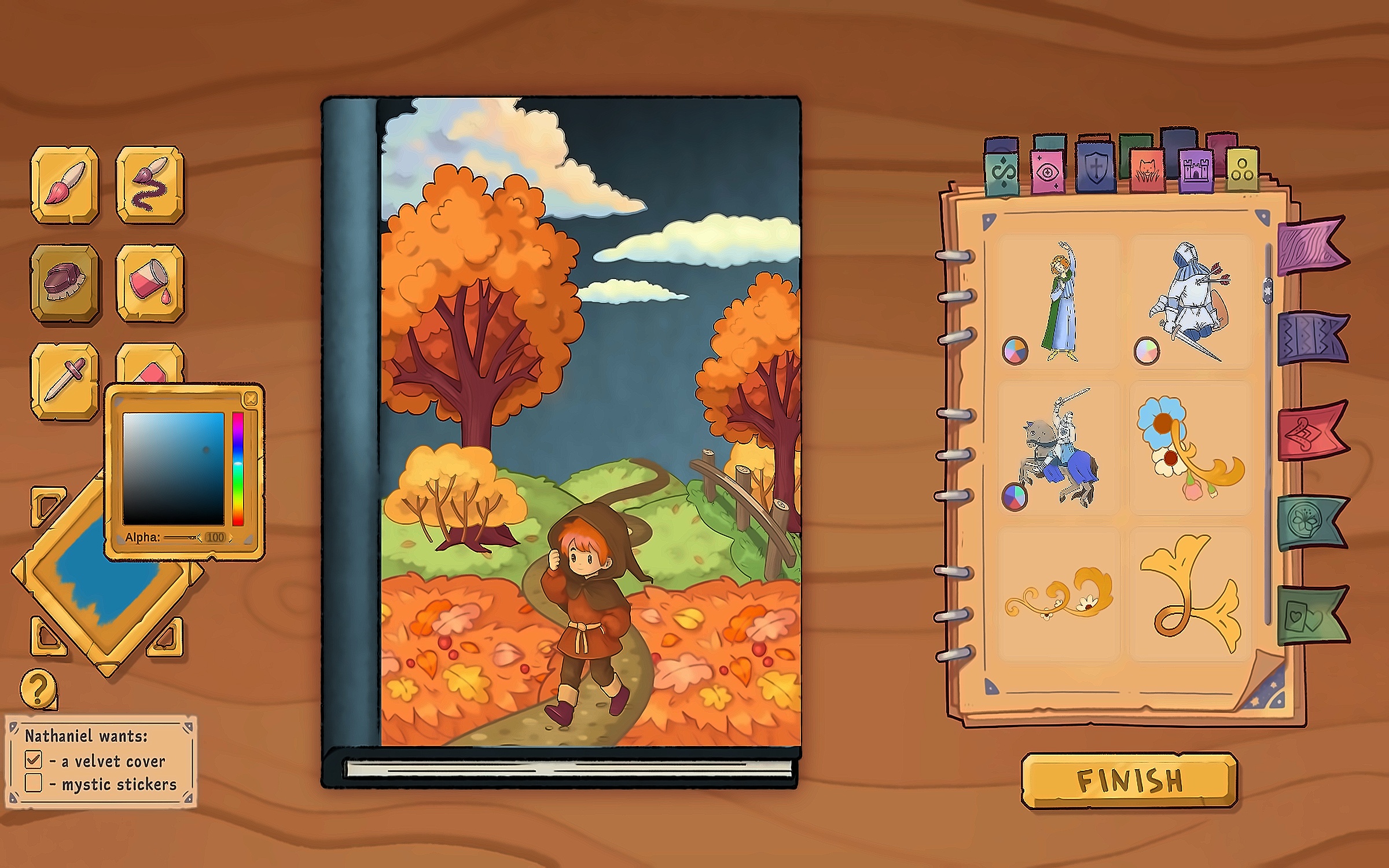Close the color picker popup

point(251,398)
